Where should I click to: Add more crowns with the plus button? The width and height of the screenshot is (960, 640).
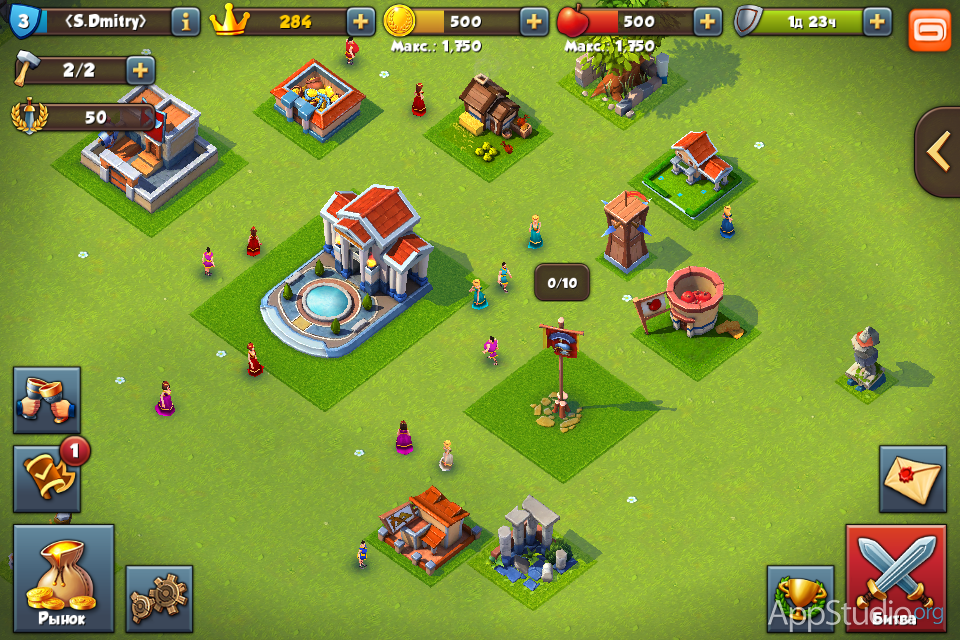click(361, 21)
